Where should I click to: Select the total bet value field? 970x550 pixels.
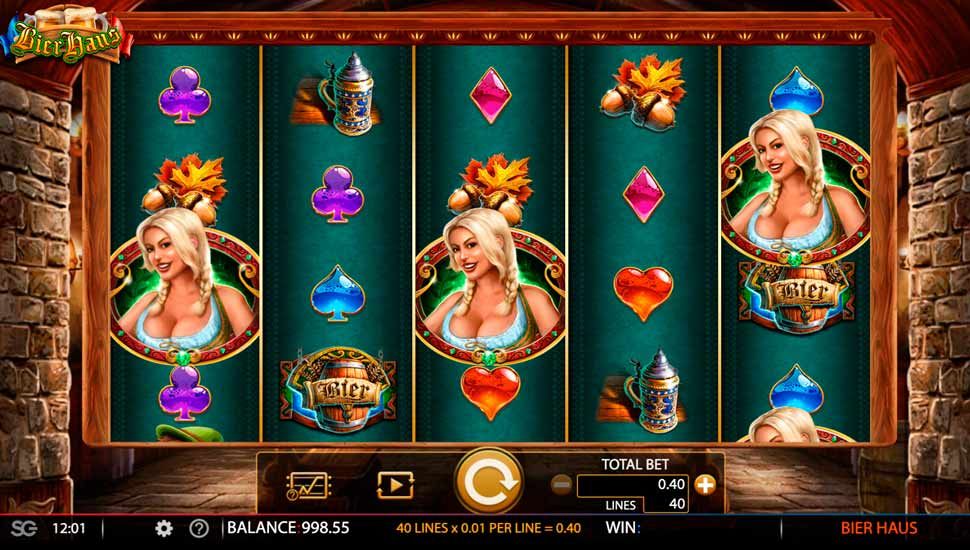pyautogui.click(x=634, y=485)
